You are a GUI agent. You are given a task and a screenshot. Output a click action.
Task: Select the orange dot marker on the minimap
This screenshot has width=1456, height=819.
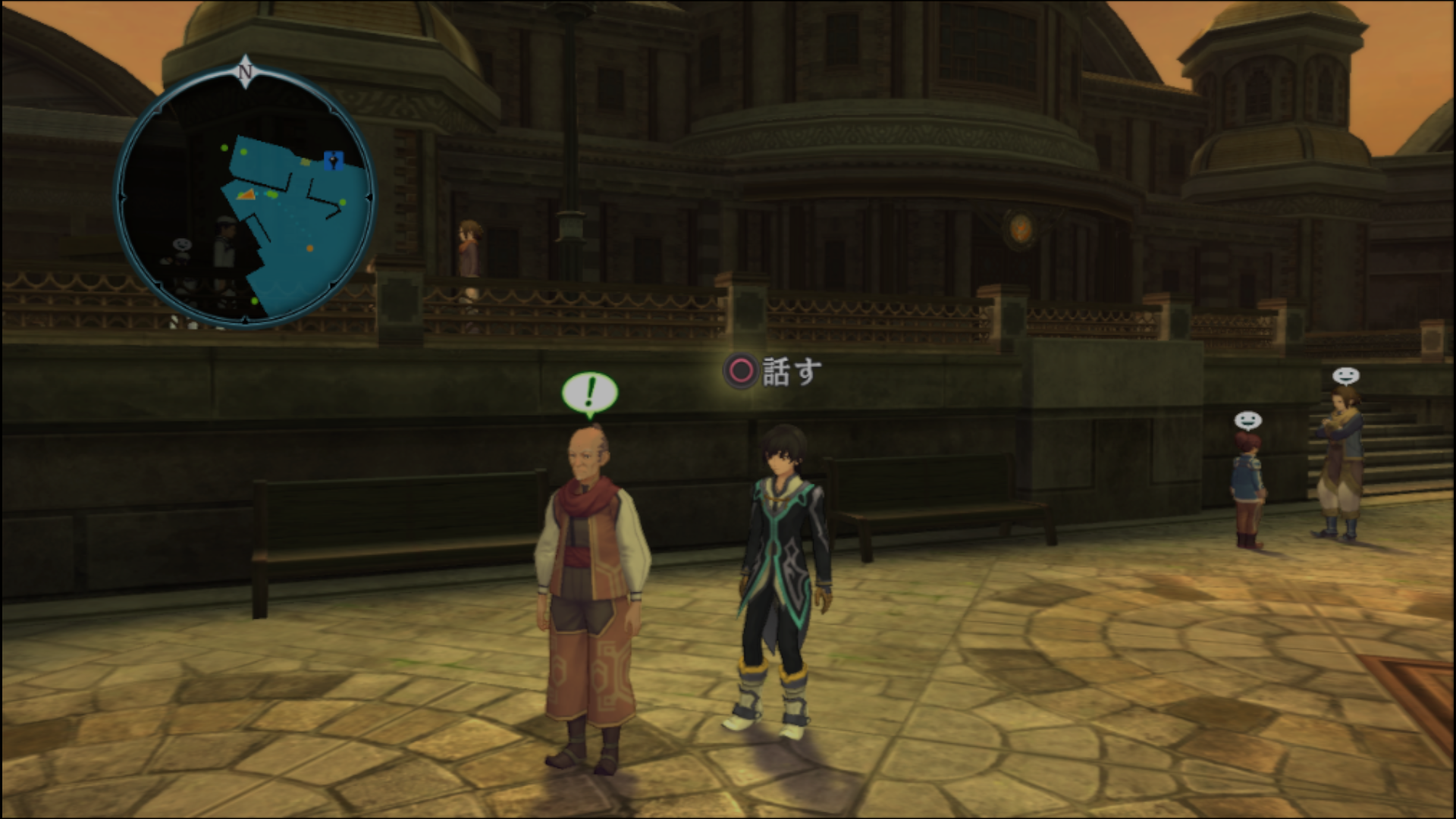(x=309, y=248)
